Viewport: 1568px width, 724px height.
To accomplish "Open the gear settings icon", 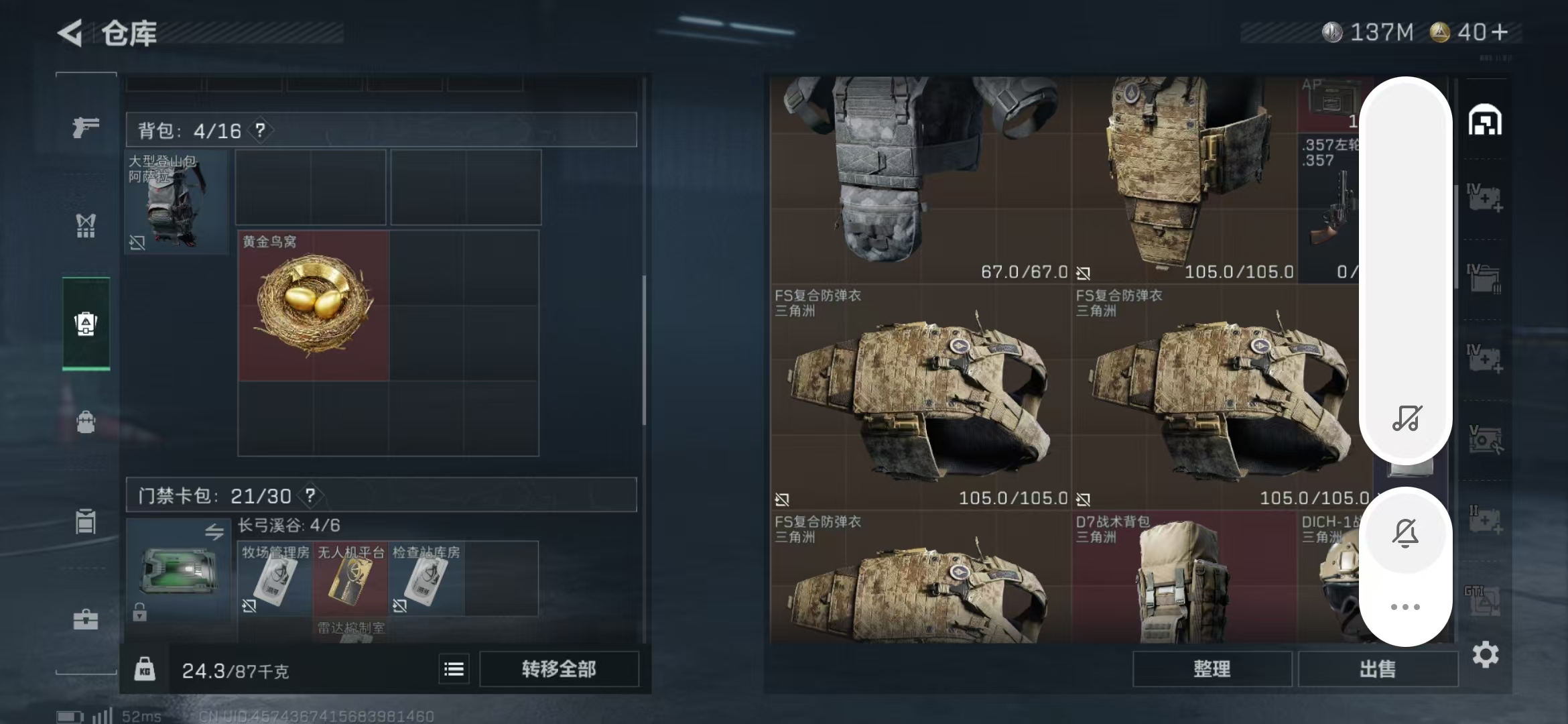I will 1485,655.
